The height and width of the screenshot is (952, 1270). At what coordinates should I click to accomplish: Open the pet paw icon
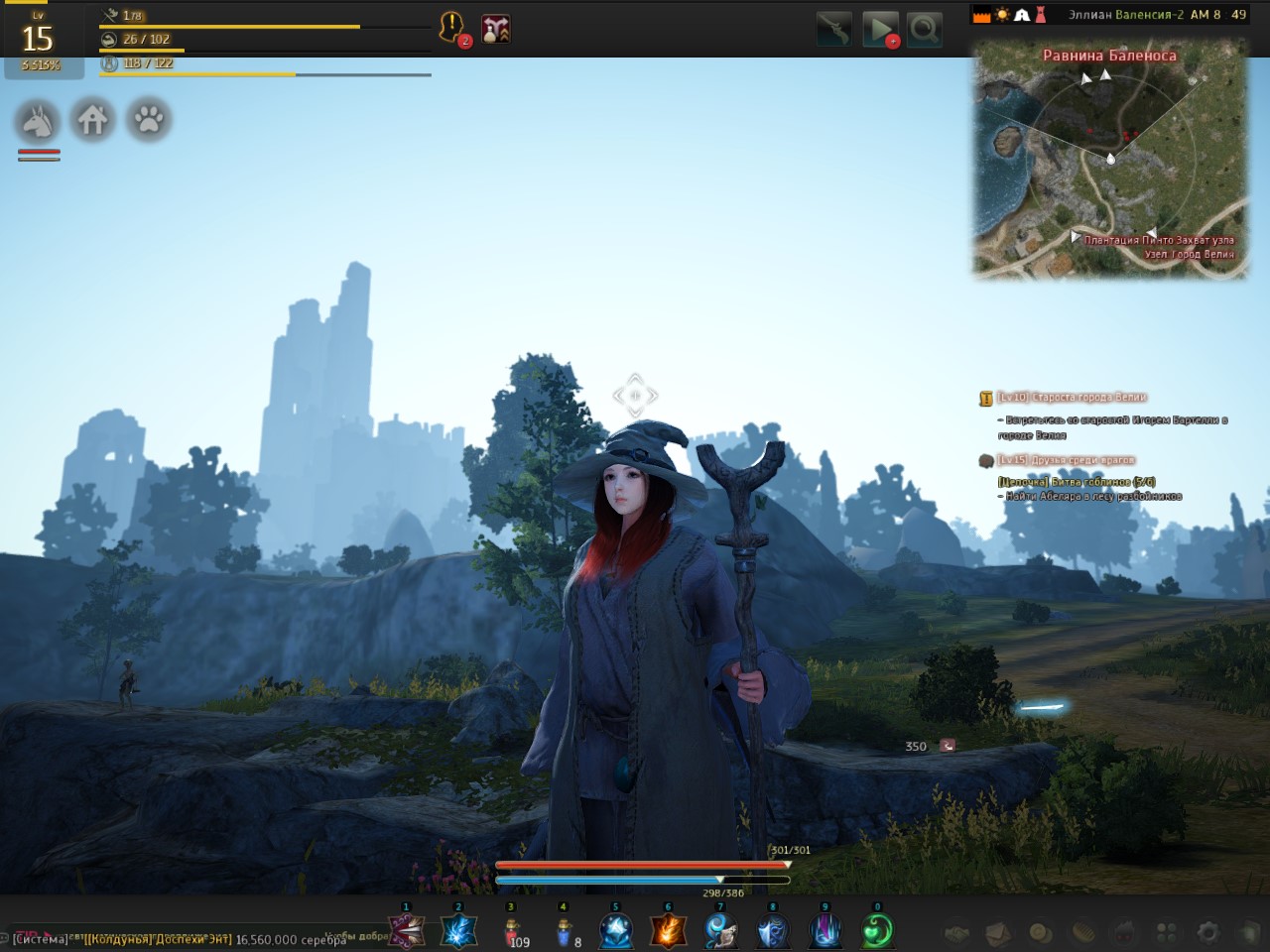point(149,121)
